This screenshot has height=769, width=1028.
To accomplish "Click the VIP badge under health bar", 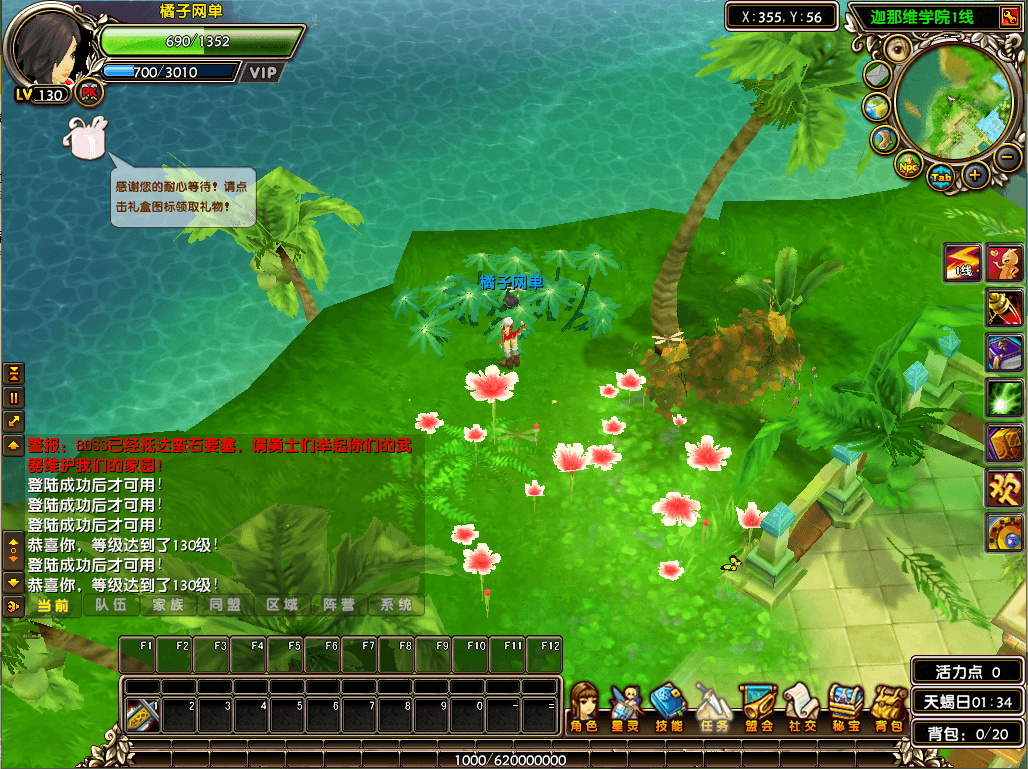I will 263,72.
